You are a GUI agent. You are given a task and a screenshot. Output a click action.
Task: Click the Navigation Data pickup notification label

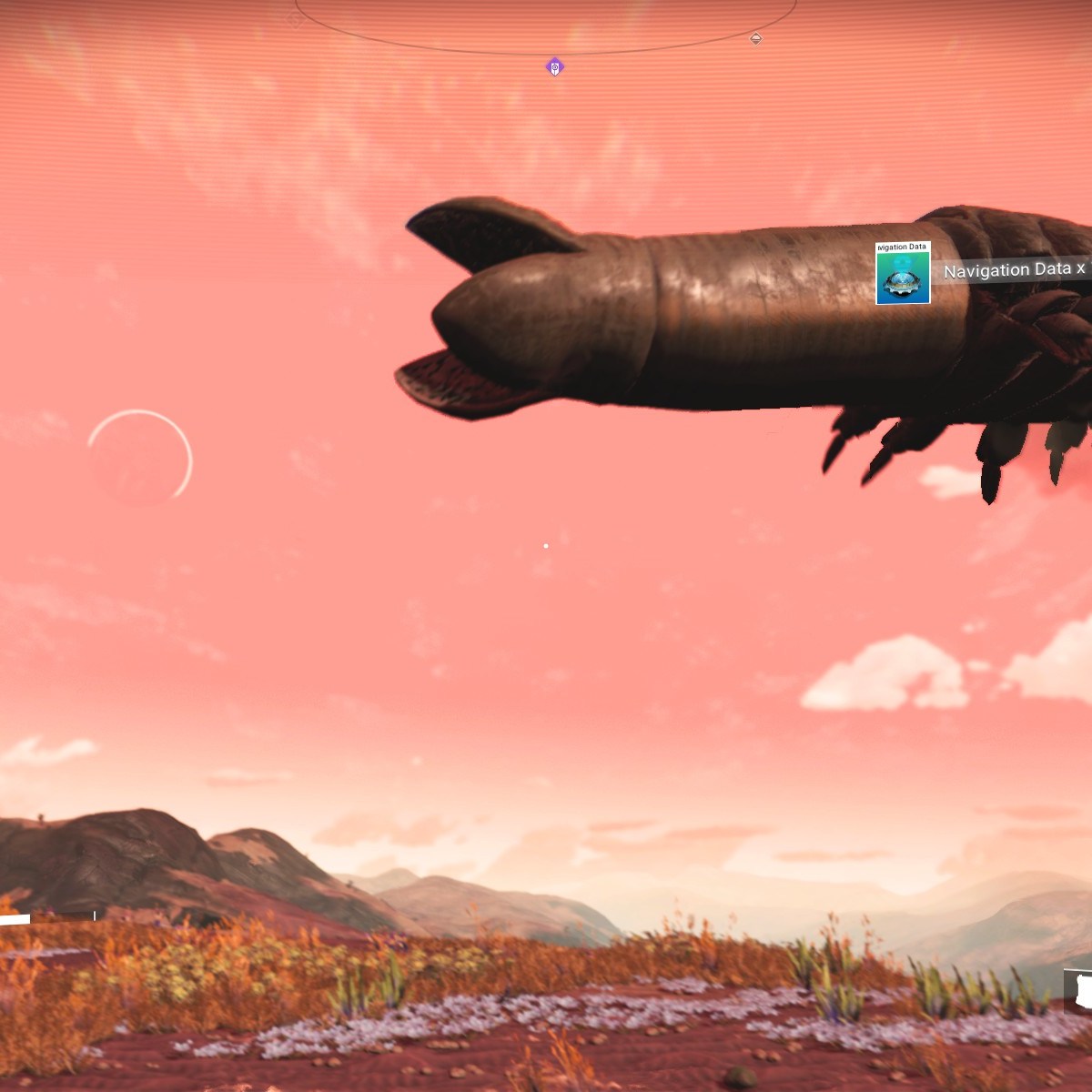tap(1014, 270)
